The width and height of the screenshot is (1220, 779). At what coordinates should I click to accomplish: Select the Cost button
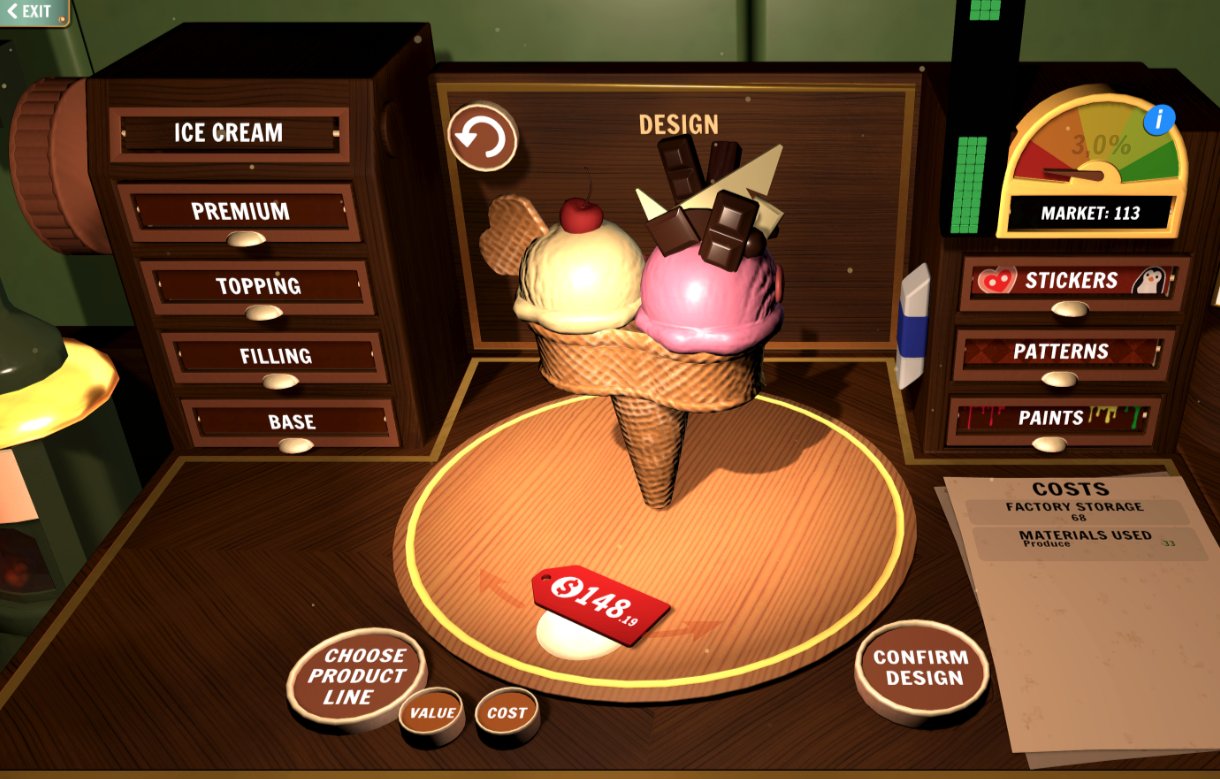[x=506, y=714]
